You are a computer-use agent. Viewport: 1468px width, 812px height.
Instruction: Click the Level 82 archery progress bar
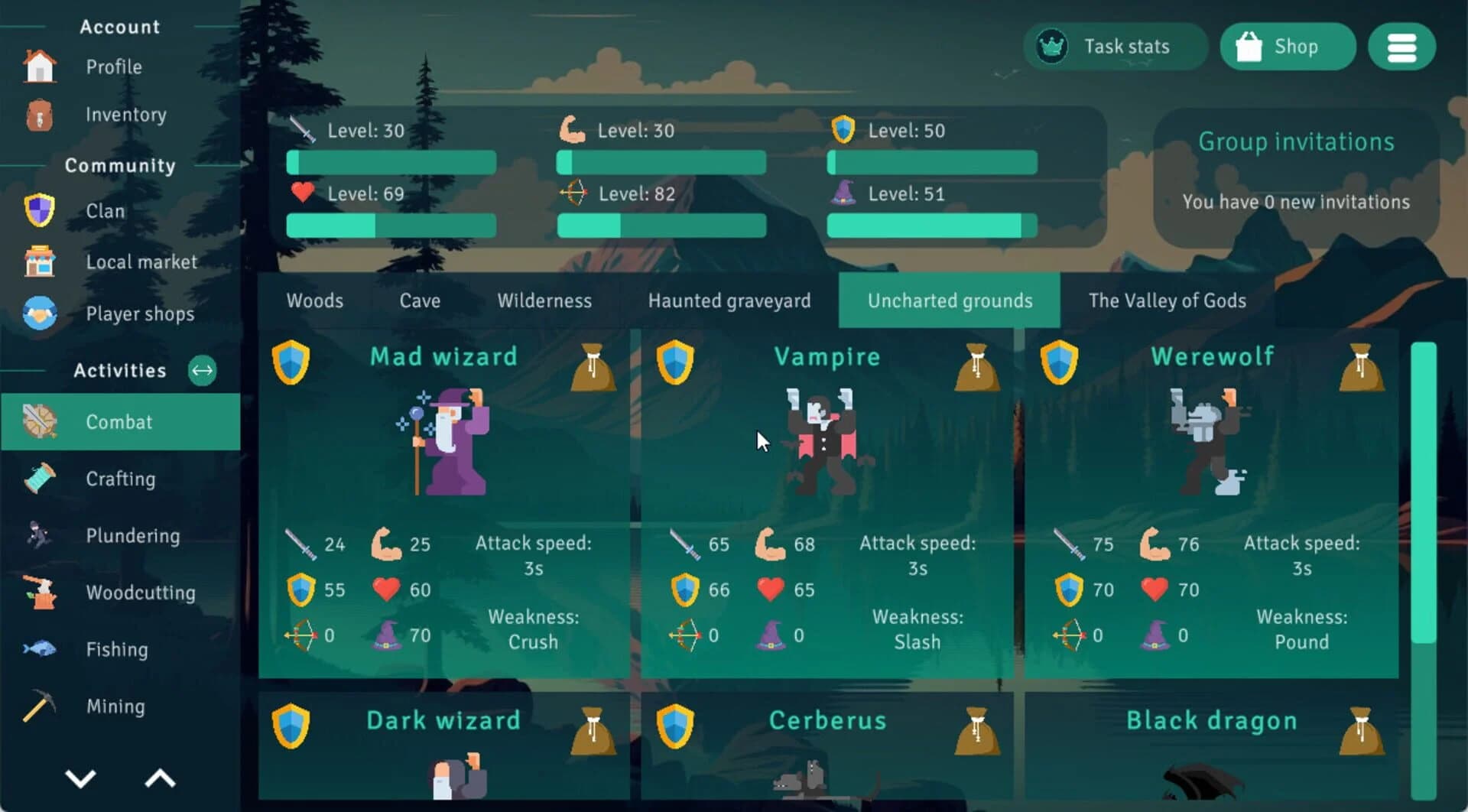click(661, 226)
